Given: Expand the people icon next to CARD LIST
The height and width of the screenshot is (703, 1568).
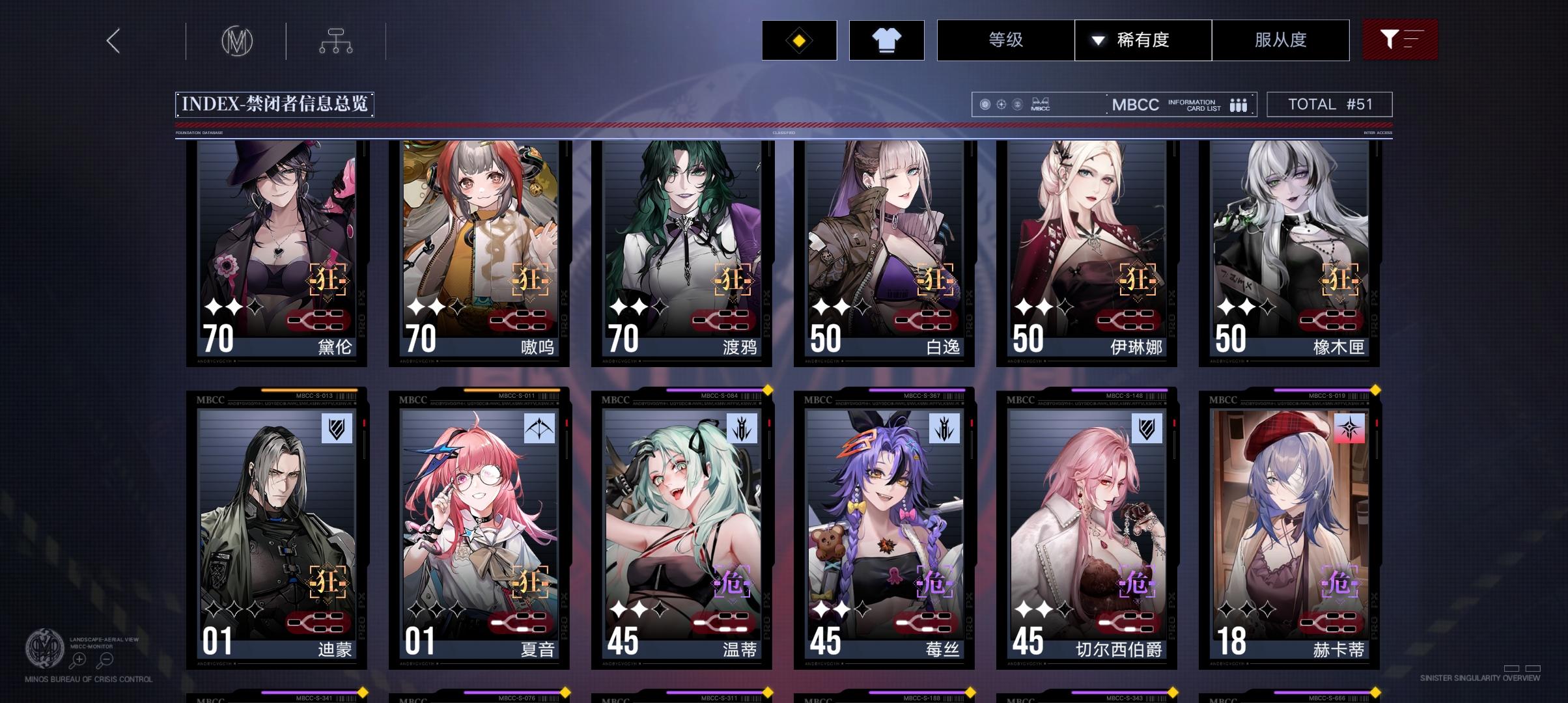Looking at the screenshot, I should pos(1239,104).
